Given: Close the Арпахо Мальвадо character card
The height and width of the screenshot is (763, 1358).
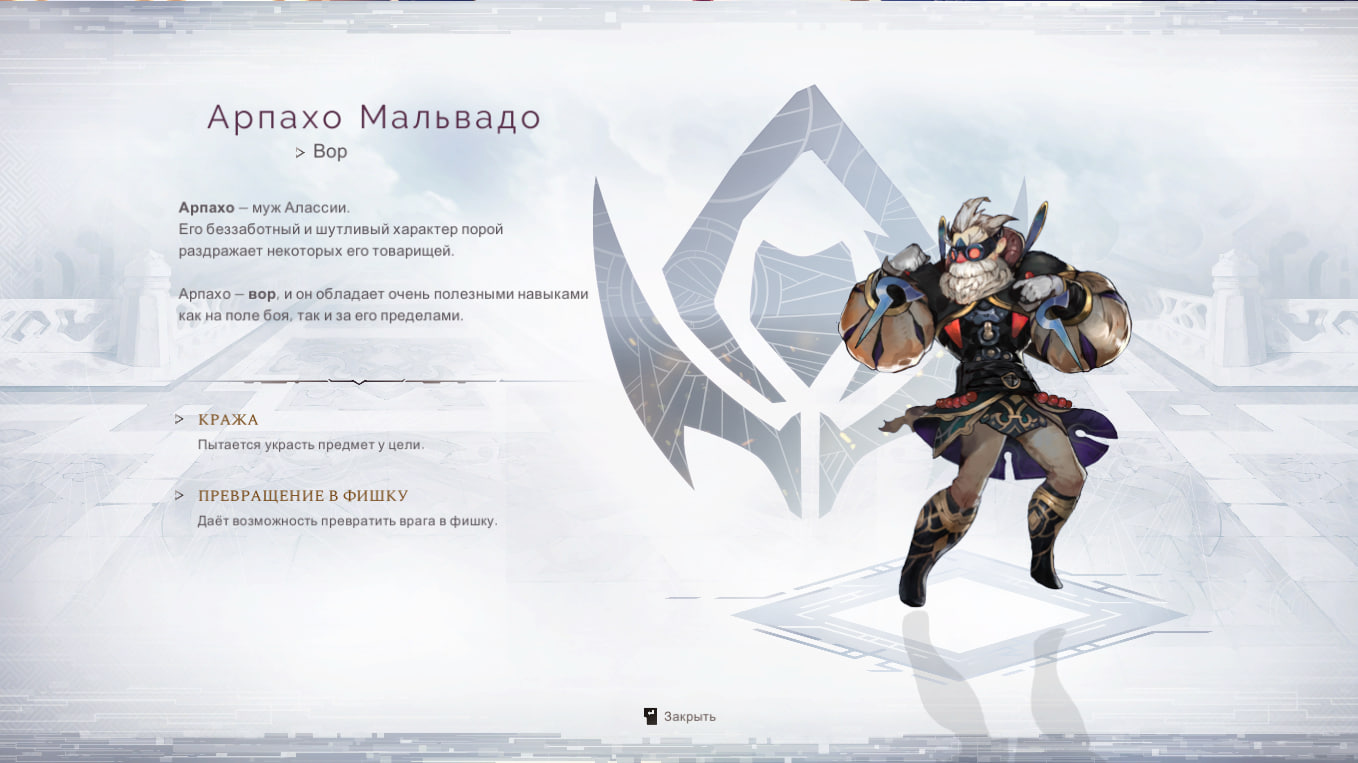Looking at the screenshot, I should pyautogui.click(x=680, y=716).
